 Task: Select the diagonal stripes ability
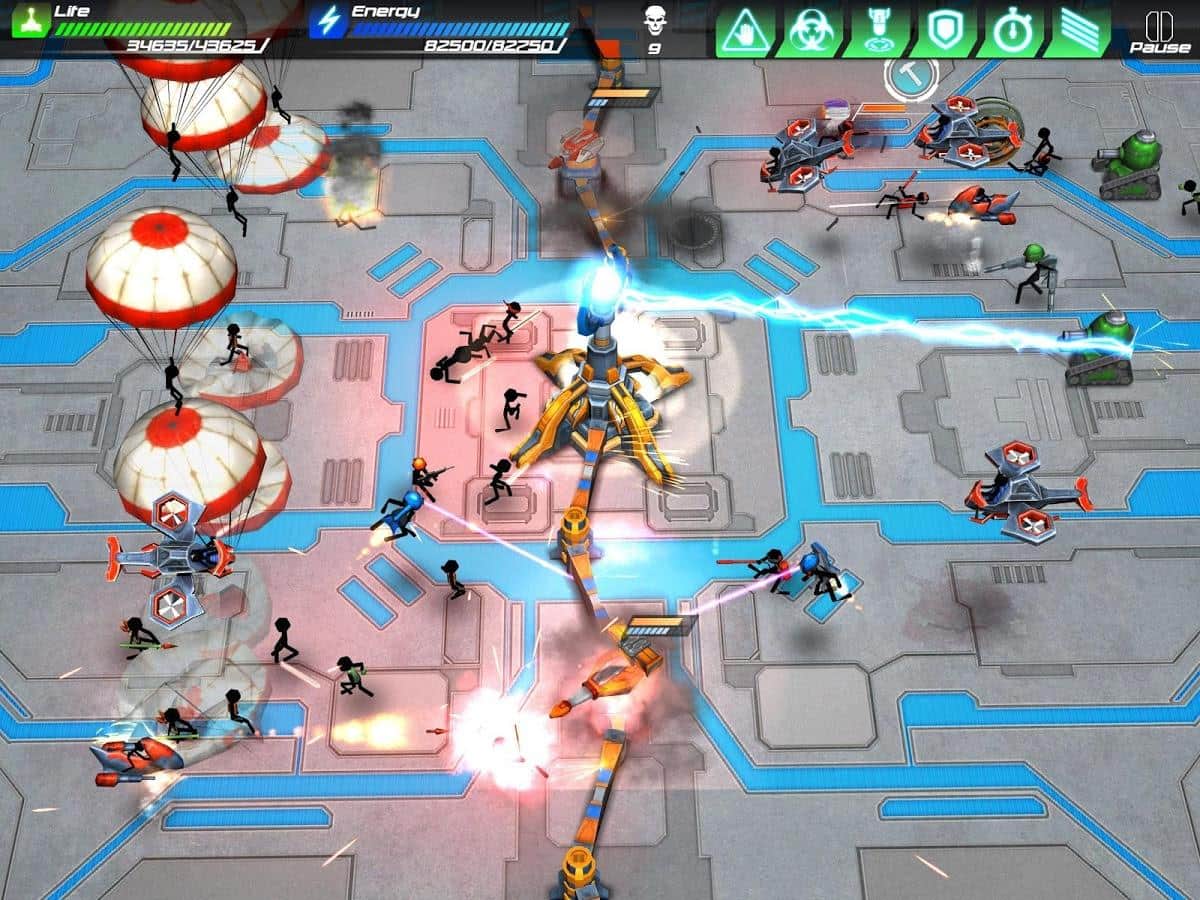click(1076, 31)
